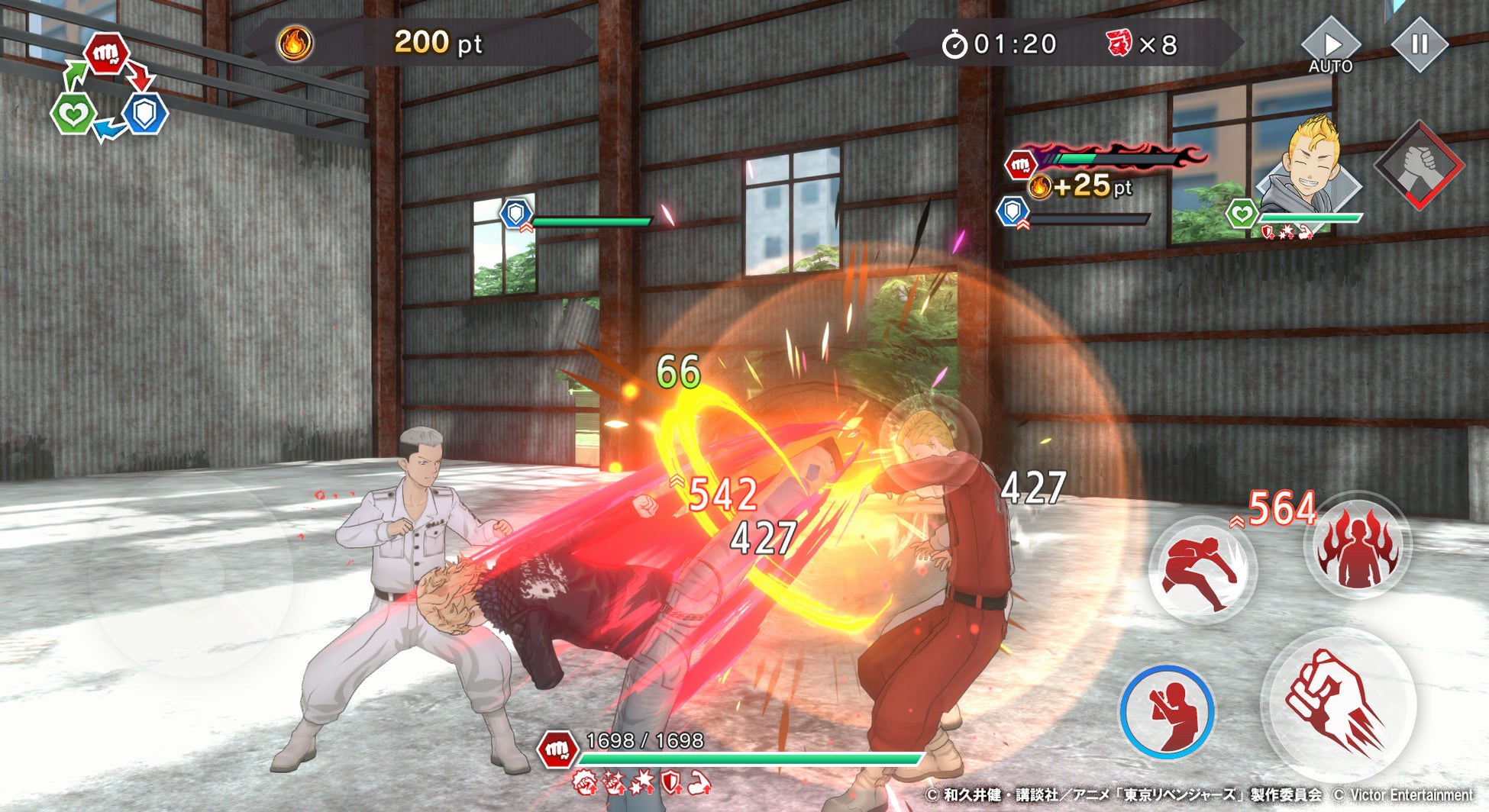This screenshot has width=1489, height=812.
Task: Toggle the AUTO battle button
Action: (1330, 47)
